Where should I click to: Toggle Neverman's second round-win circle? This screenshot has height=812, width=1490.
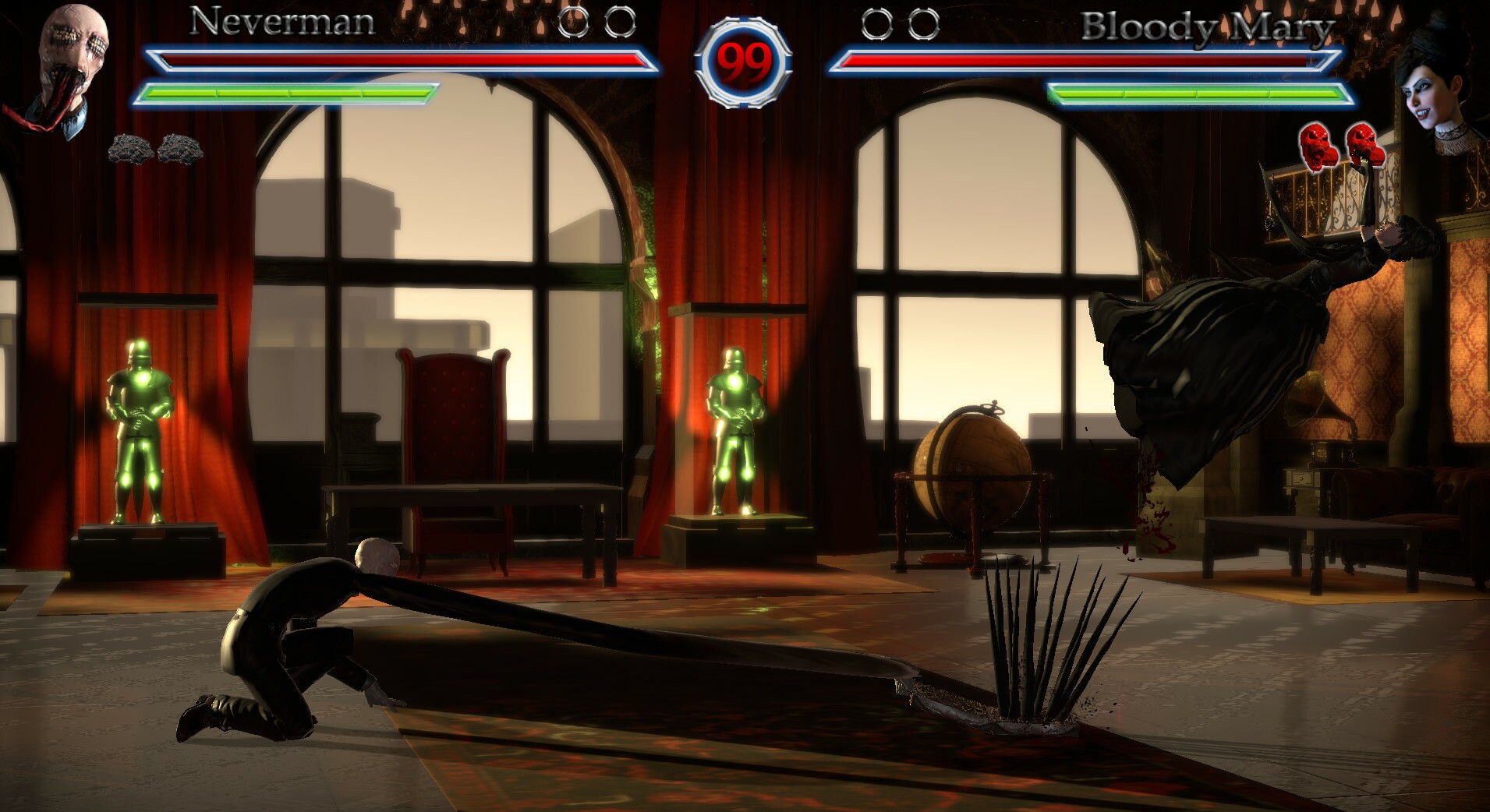[x=620, y=23]
